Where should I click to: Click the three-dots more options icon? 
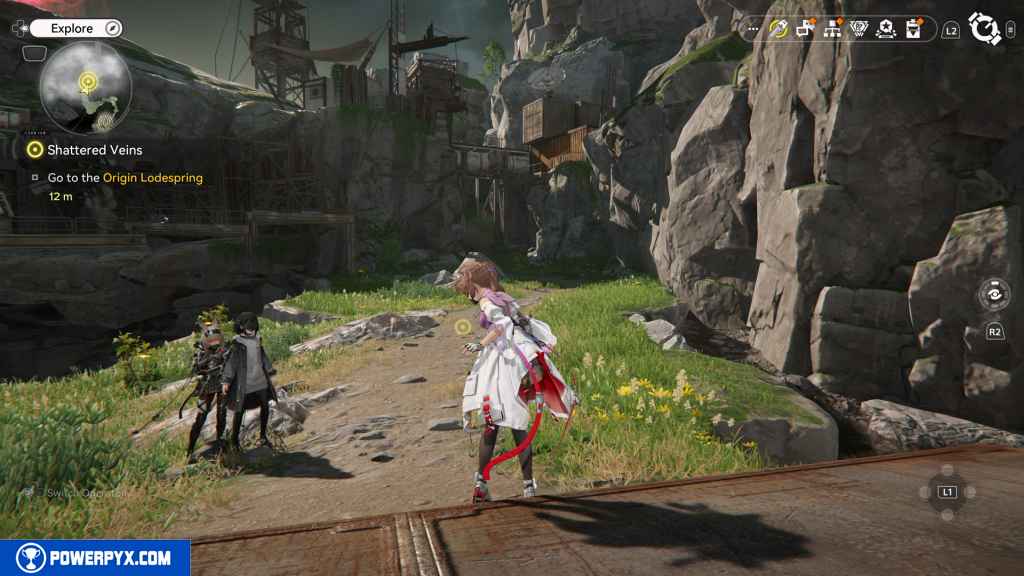coord(753,30)
